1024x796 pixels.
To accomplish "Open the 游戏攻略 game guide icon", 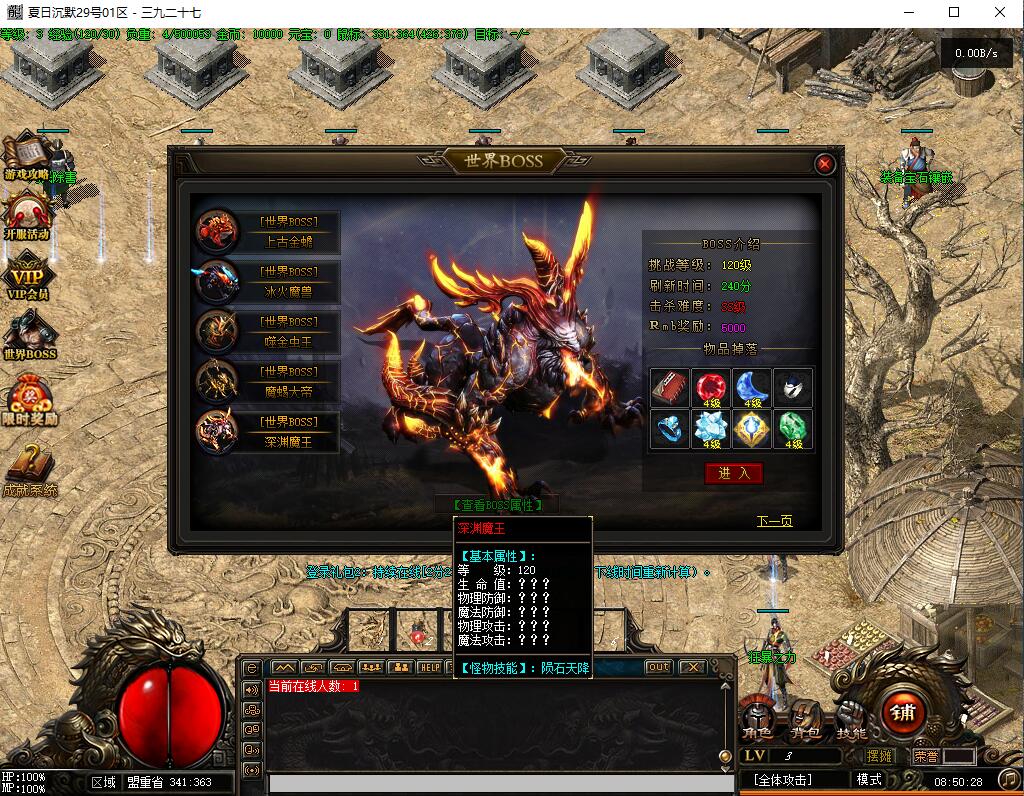I will (x=27, y=160).
